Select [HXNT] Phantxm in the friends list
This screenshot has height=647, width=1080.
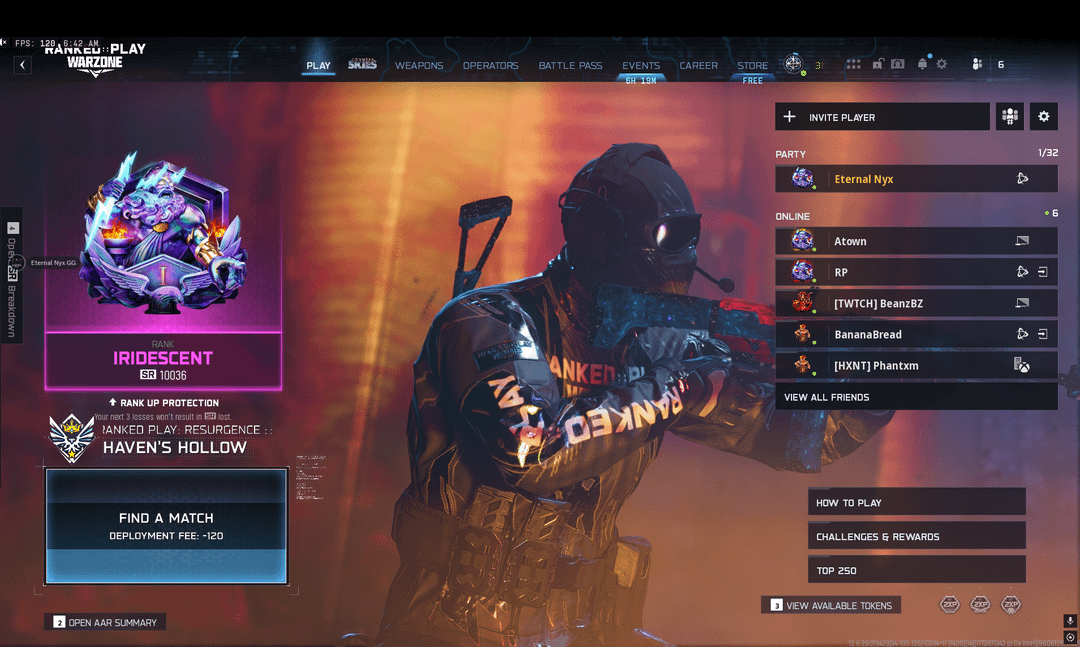click(x=915, y=365)
